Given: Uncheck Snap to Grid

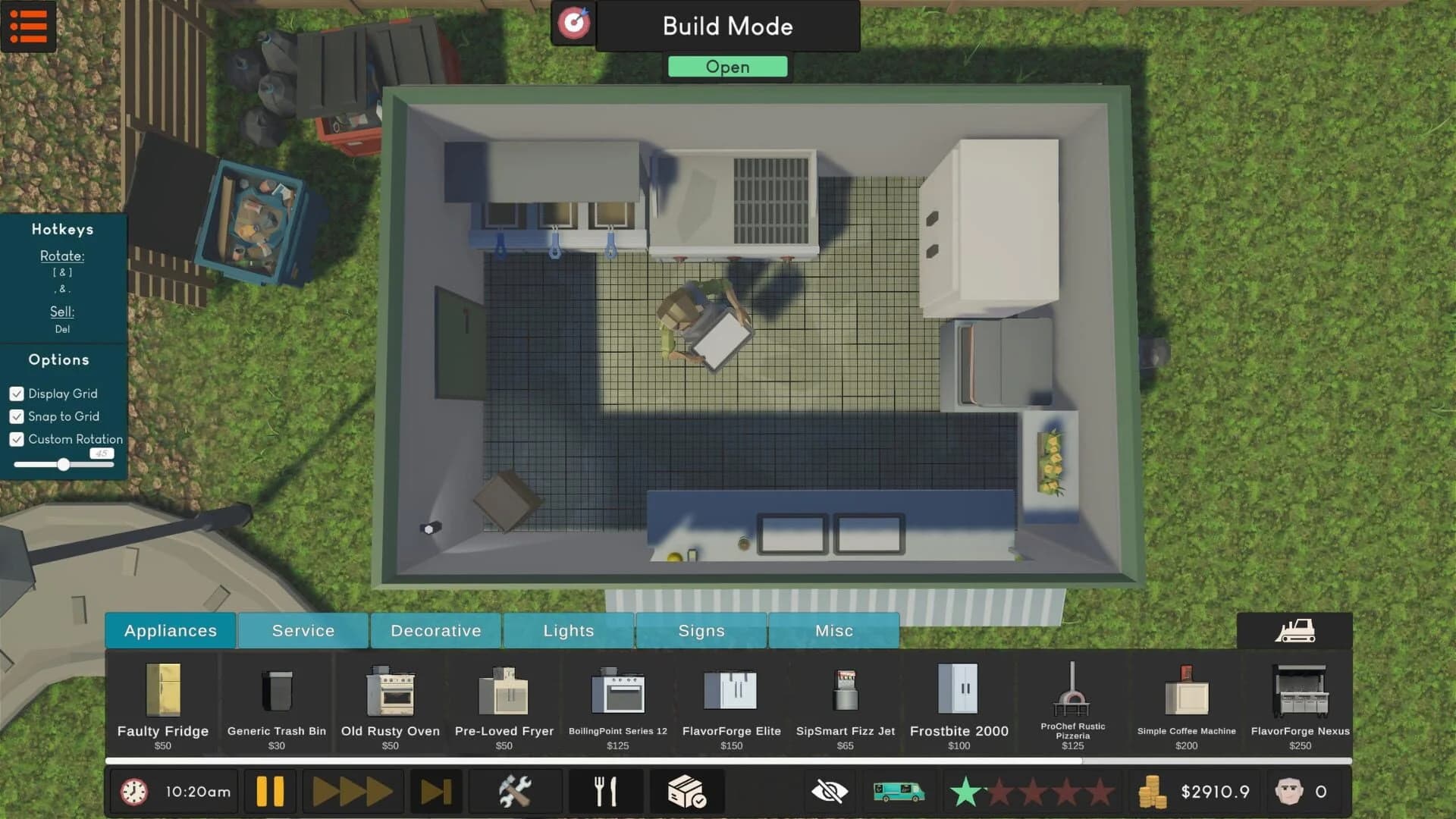Looking at the screenshot, I should (x=17, y=416).
